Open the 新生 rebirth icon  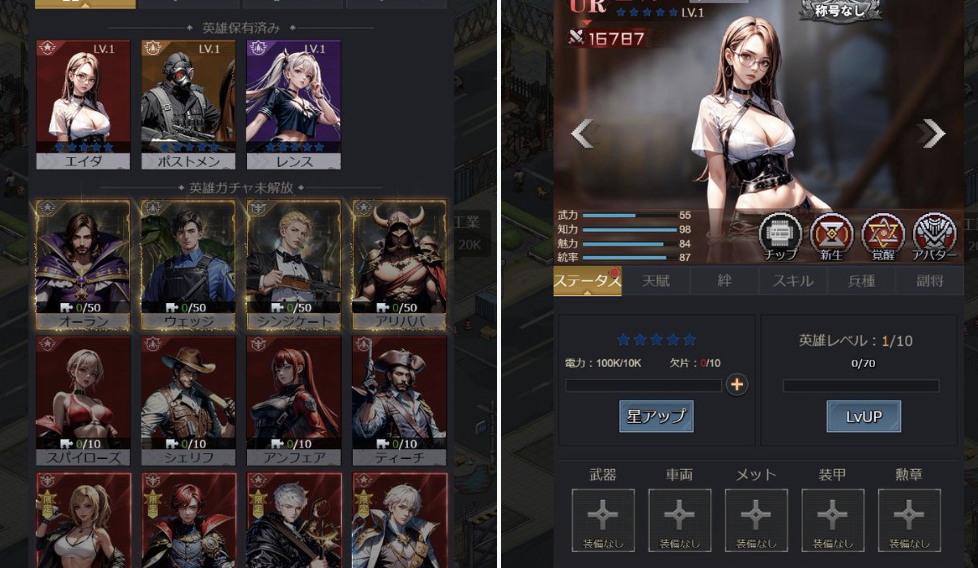point(831,236)
